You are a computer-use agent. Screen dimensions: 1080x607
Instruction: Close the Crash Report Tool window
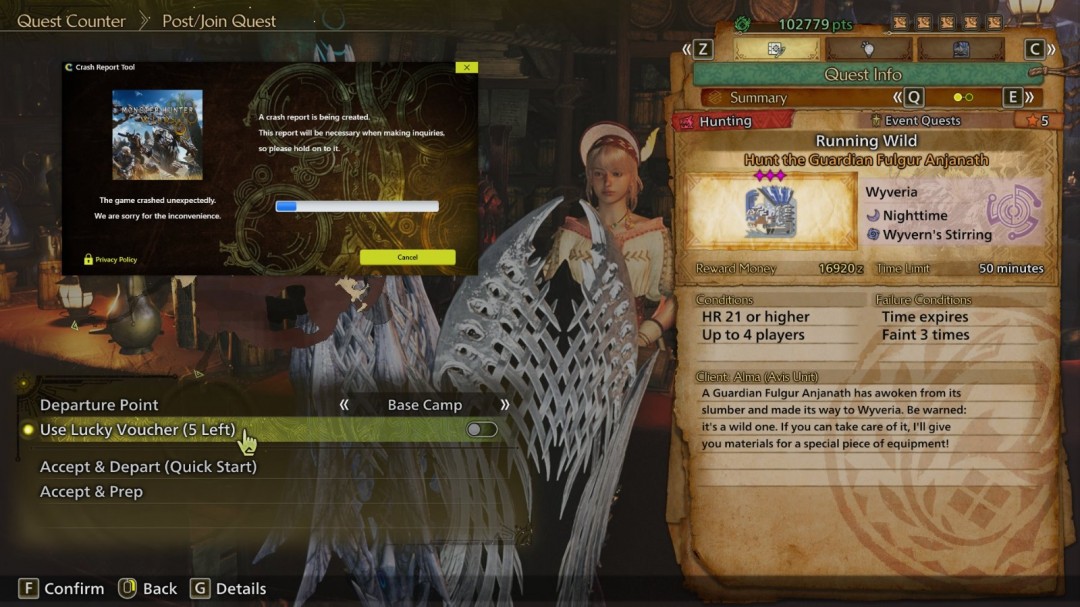pyautogui.click(x=465, y=67)
